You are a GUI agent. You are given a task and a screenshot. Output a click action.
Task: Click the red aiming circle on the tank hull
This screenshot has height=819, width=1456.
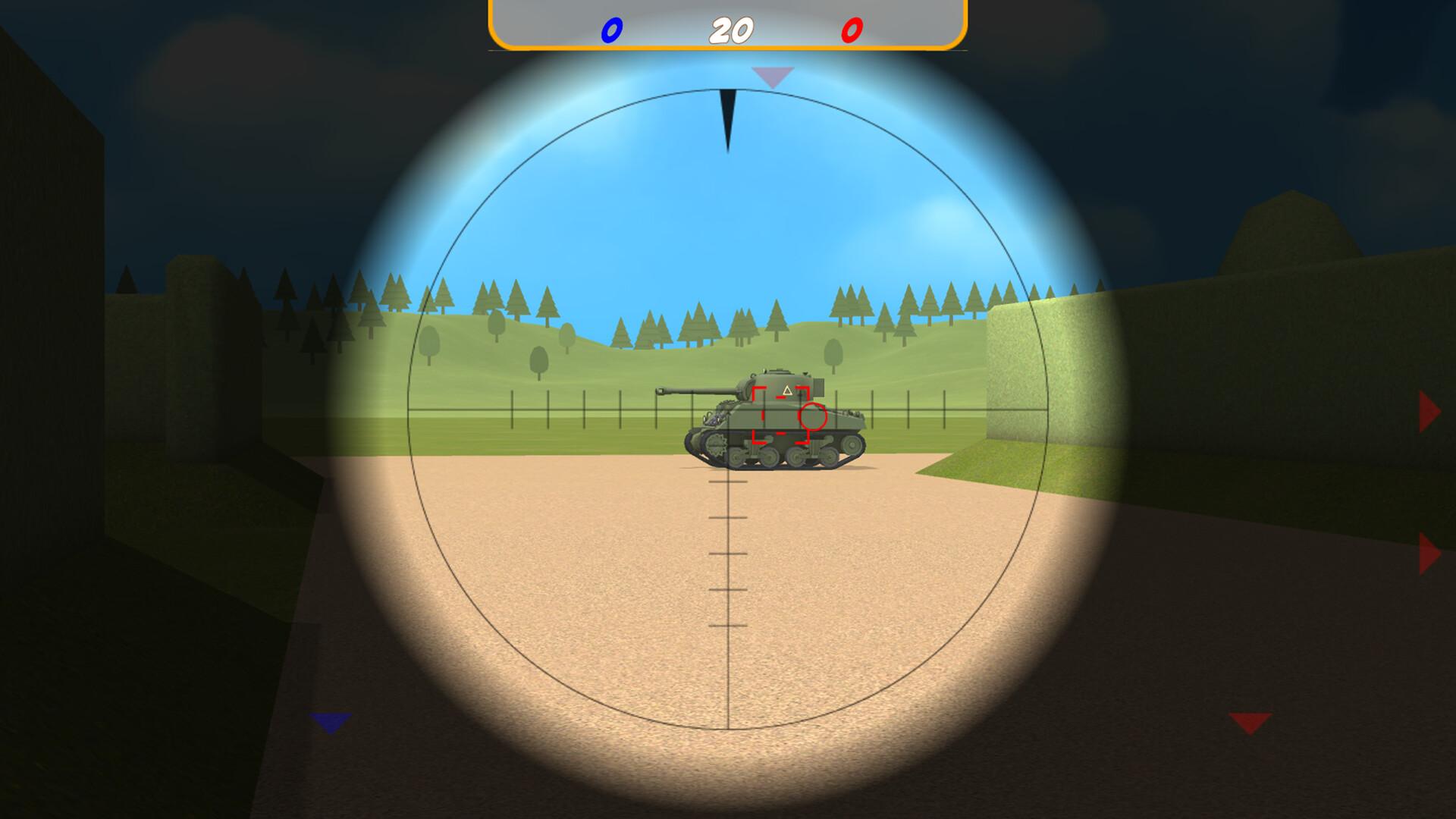[x=814, y=416]
